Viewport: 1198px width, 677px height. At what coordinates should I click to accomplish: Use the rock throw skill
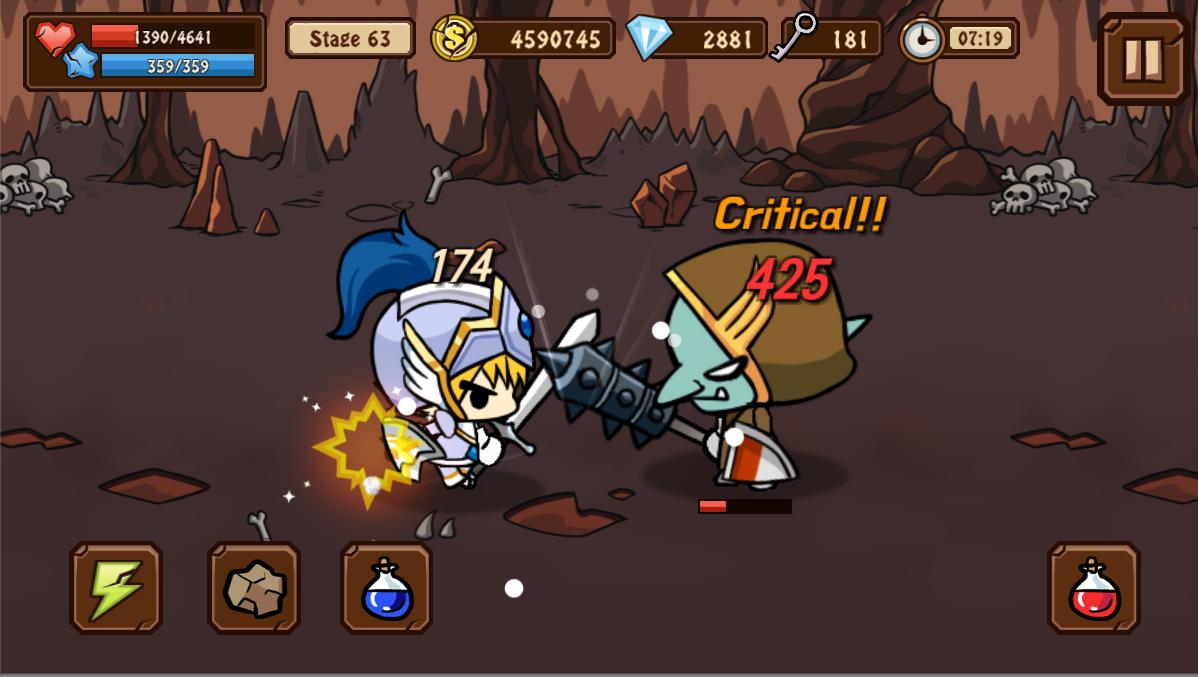point(254,588)
